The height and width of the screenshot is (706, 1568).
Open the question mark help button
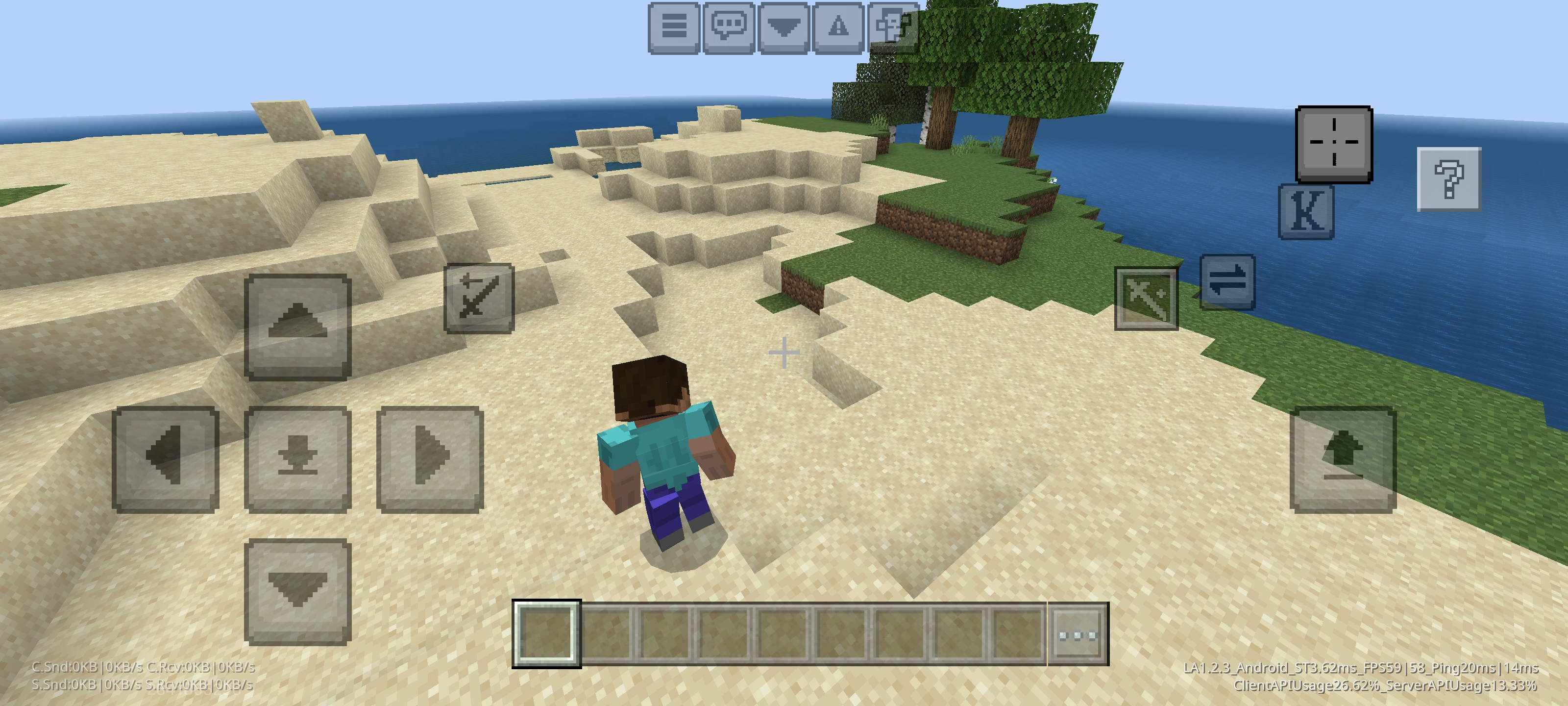click(x=1449, y=179)
